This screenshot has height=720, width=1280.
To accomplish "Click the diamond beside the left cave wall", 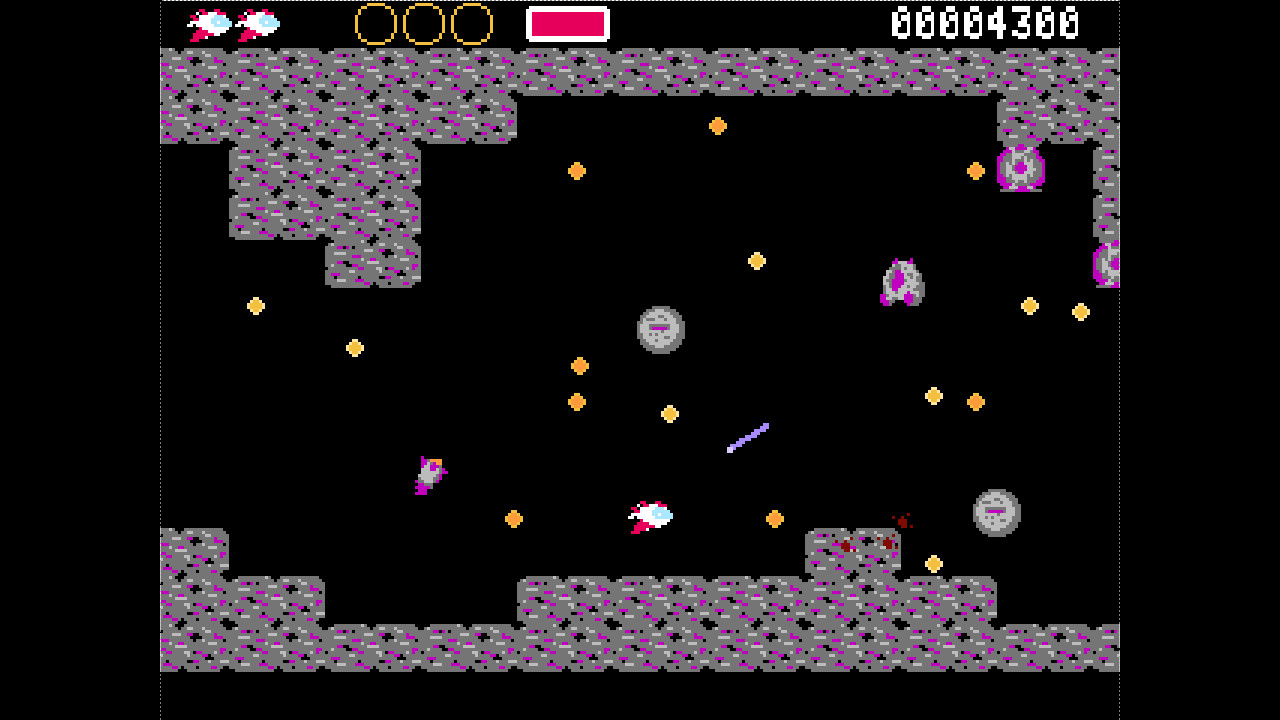I will (x=257, y=306).
